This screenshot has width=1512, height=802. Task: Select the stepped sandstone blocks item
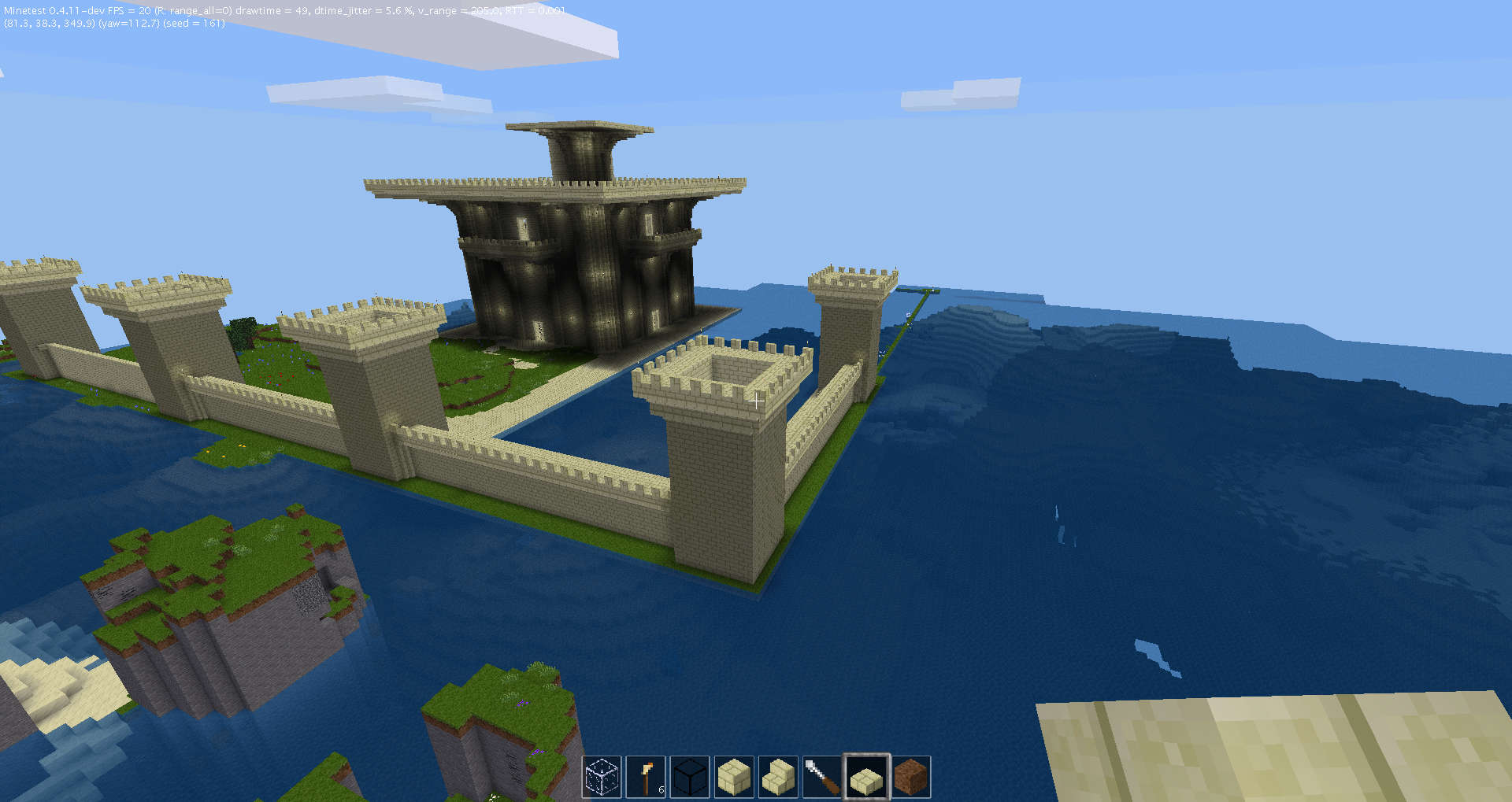779,775
